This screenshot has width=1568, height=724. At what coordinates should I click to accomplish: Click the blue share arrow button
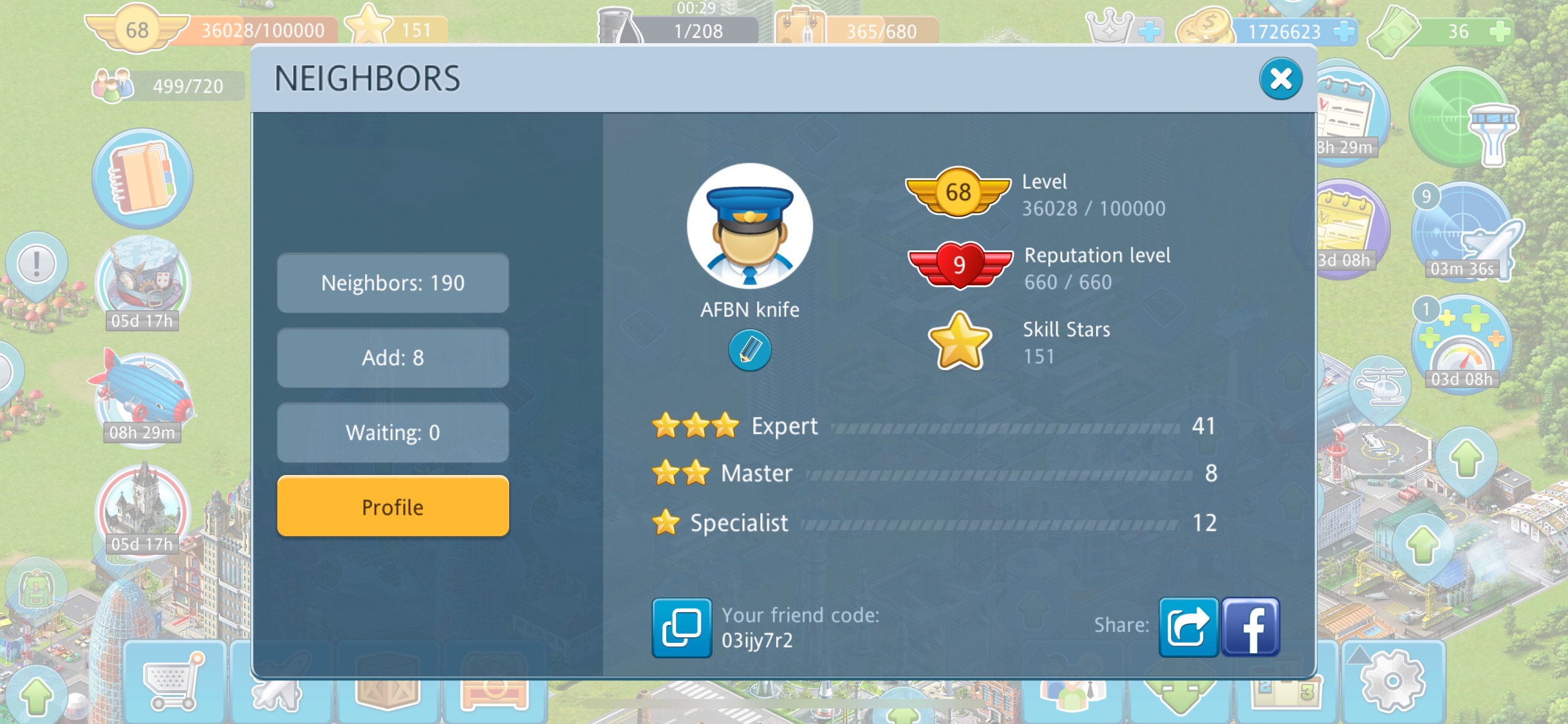1188,627
